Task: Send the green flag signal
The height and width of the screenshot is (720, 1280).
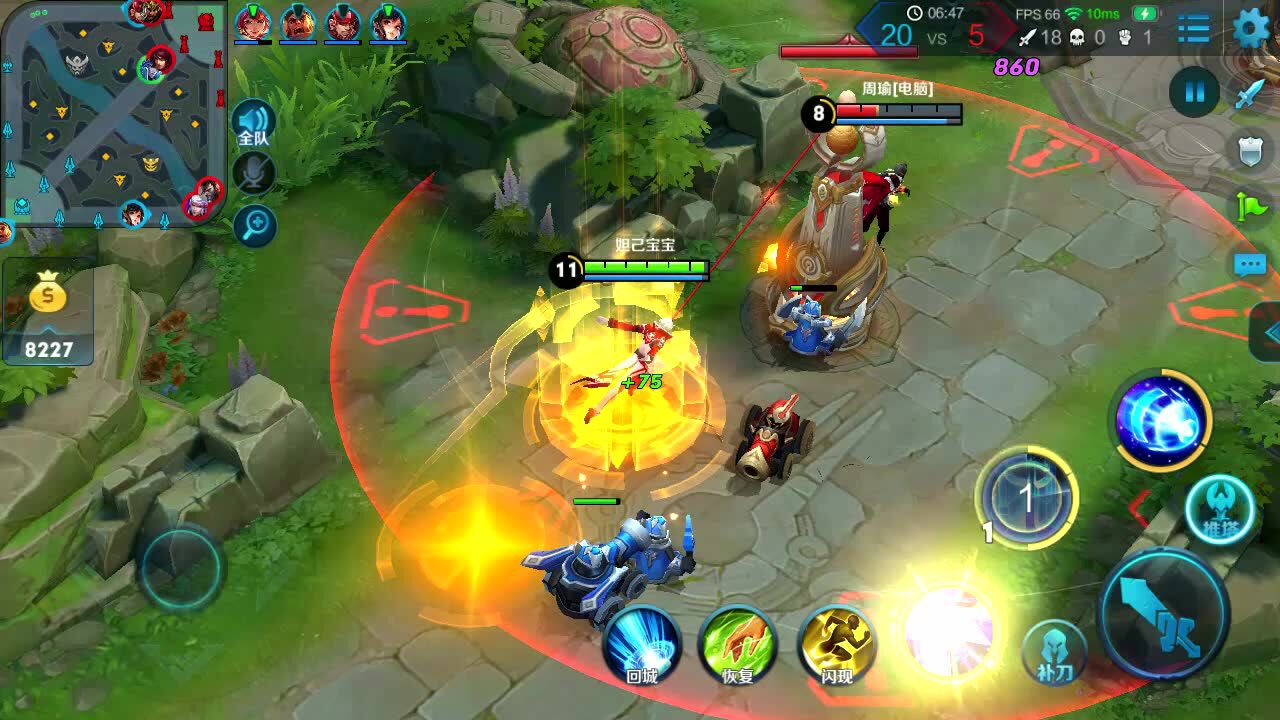Action: point(1251,207)
